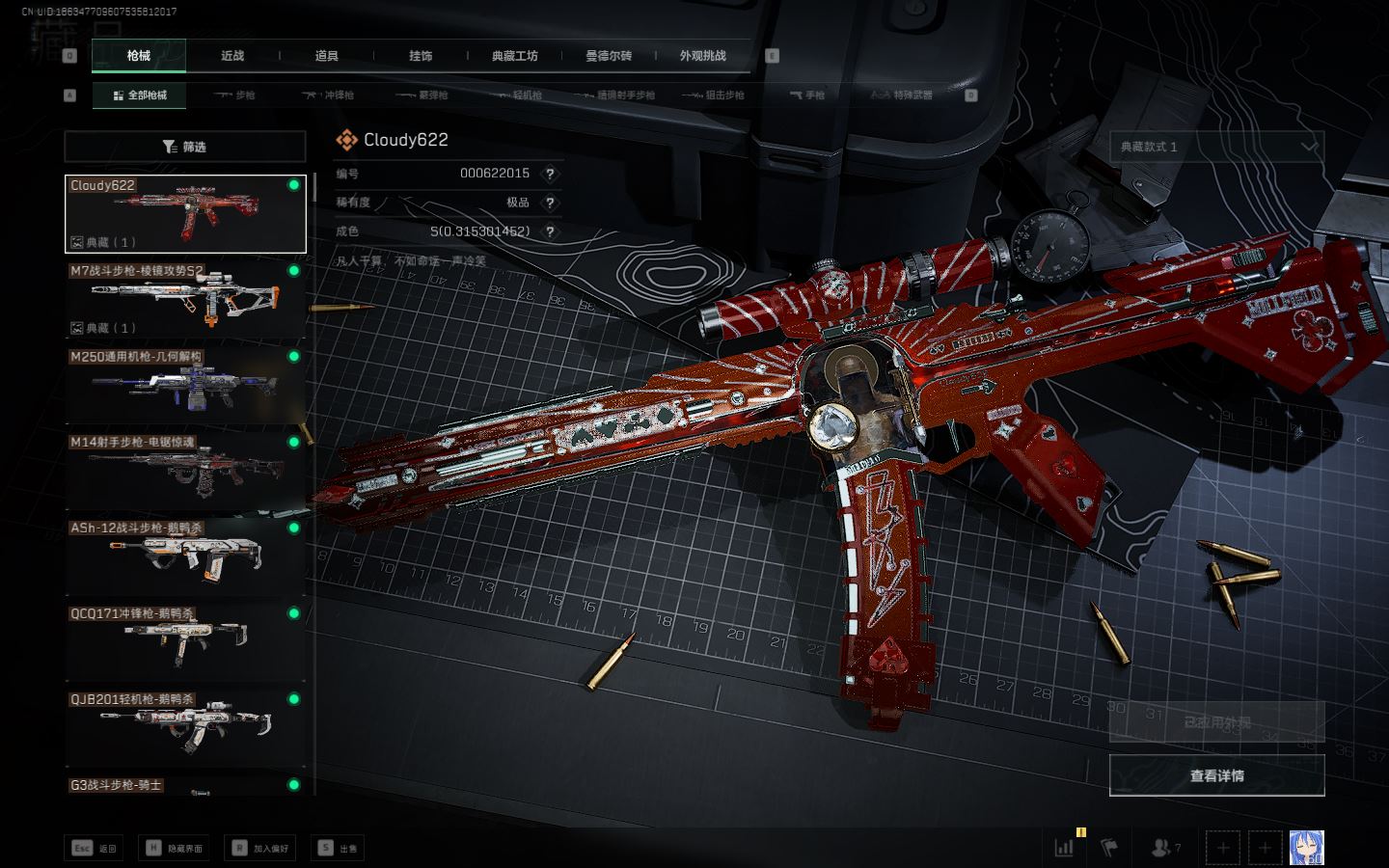Open the 道具 items tab
Viewport: 1389px width, 868px height.
[326, 56]
